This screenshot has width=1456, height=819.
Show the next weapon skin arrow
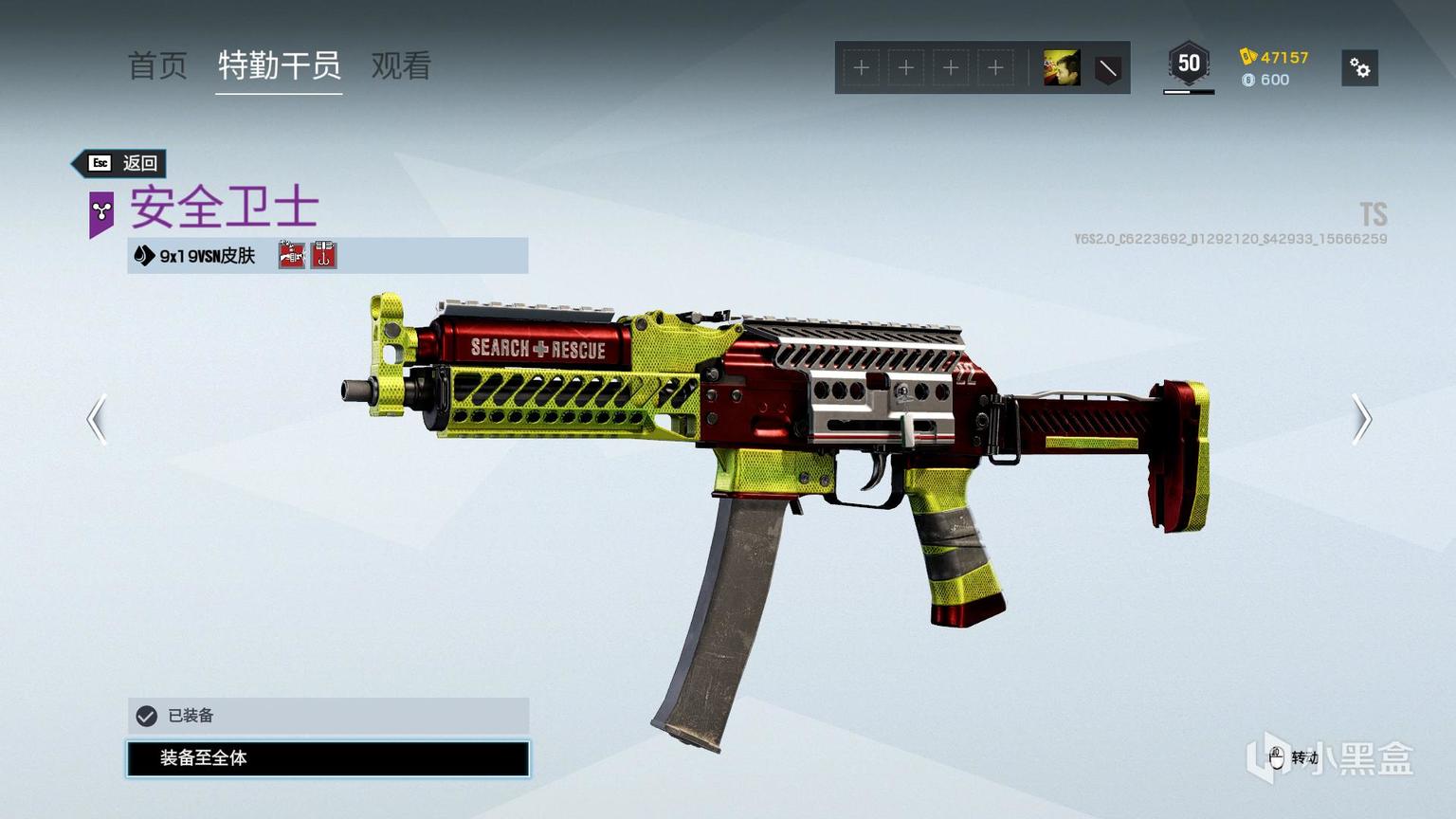[1361, 419]
